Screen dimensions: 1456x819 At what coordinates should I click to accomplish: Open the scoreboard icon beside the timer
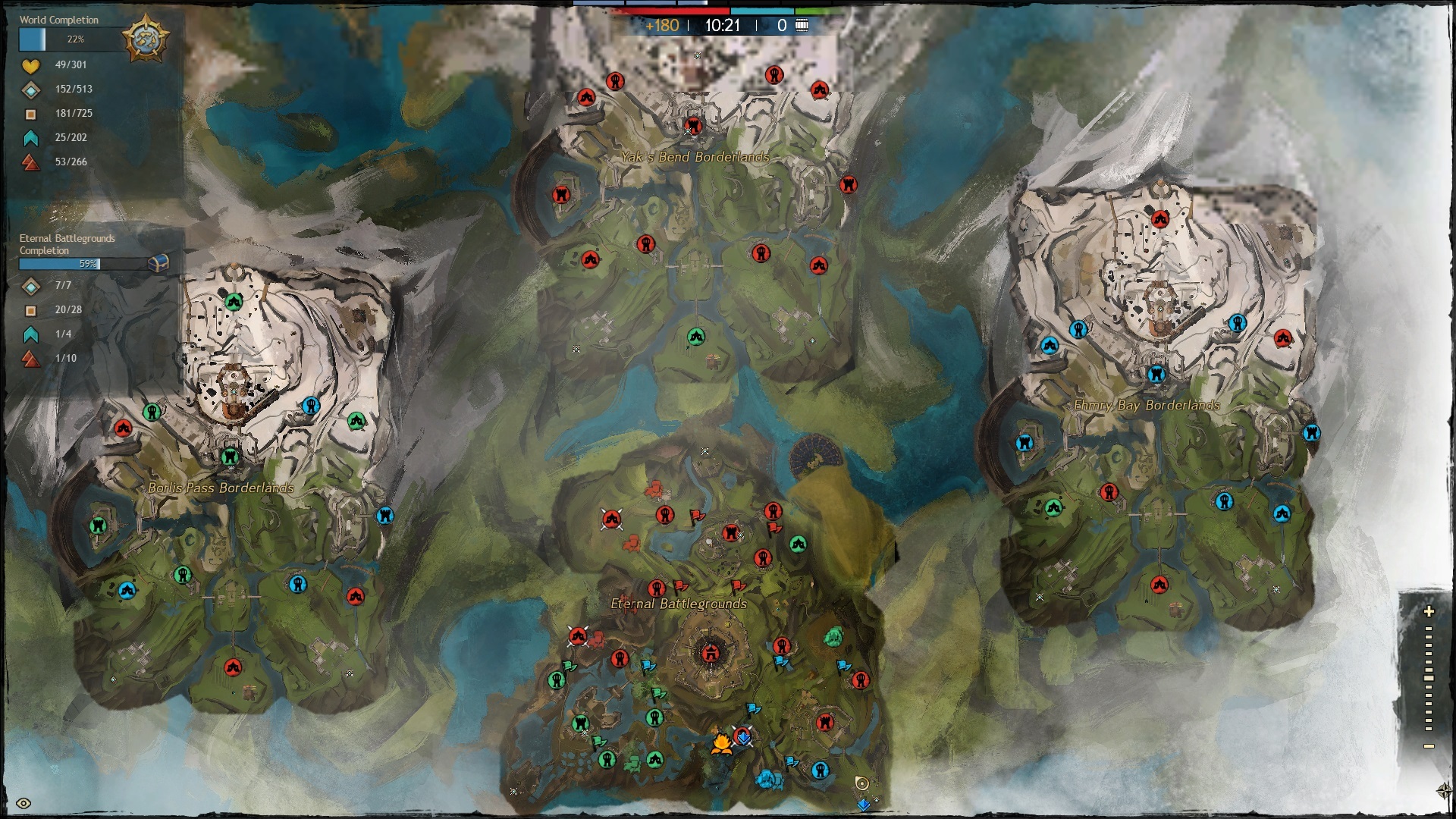point(802,26)
